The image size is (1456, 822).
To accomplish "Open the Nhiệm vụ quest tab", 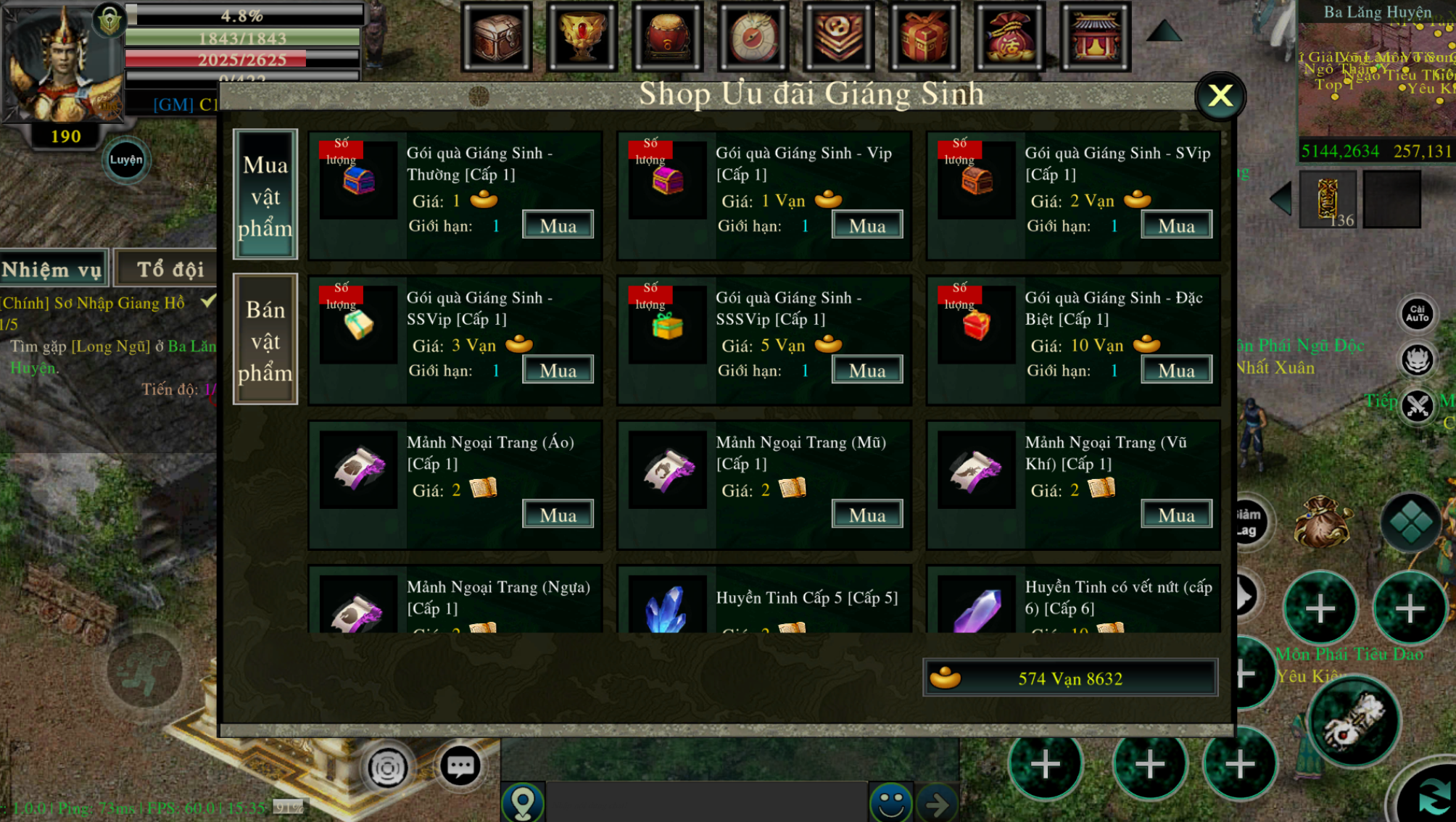I will (52, 270).
